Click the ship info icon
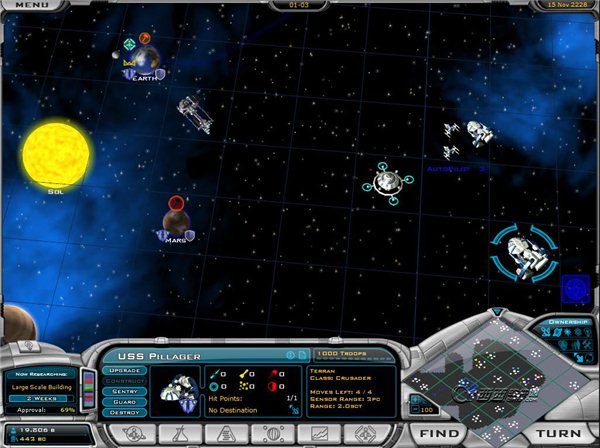Image resolution: width=600 pixels, height=448 pixels. (290, 355)
